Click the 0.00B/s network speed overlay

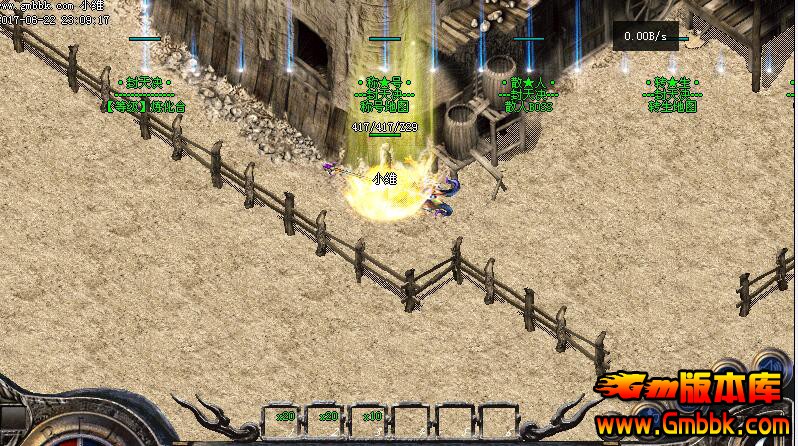(640, 36)
